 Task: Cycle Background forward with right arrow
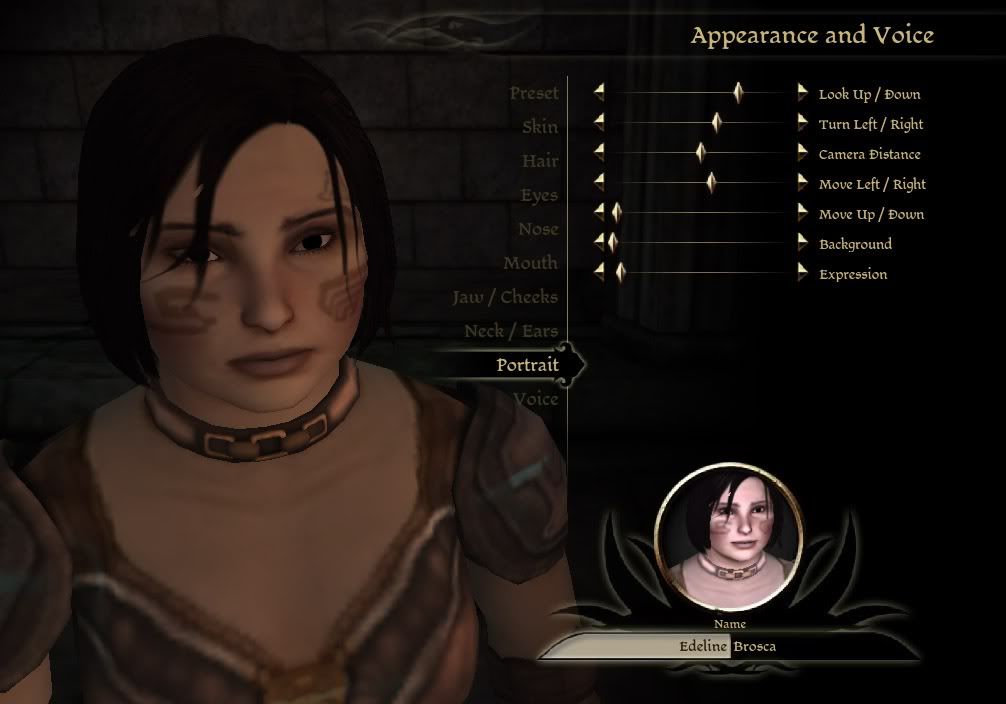click(802, 243)
